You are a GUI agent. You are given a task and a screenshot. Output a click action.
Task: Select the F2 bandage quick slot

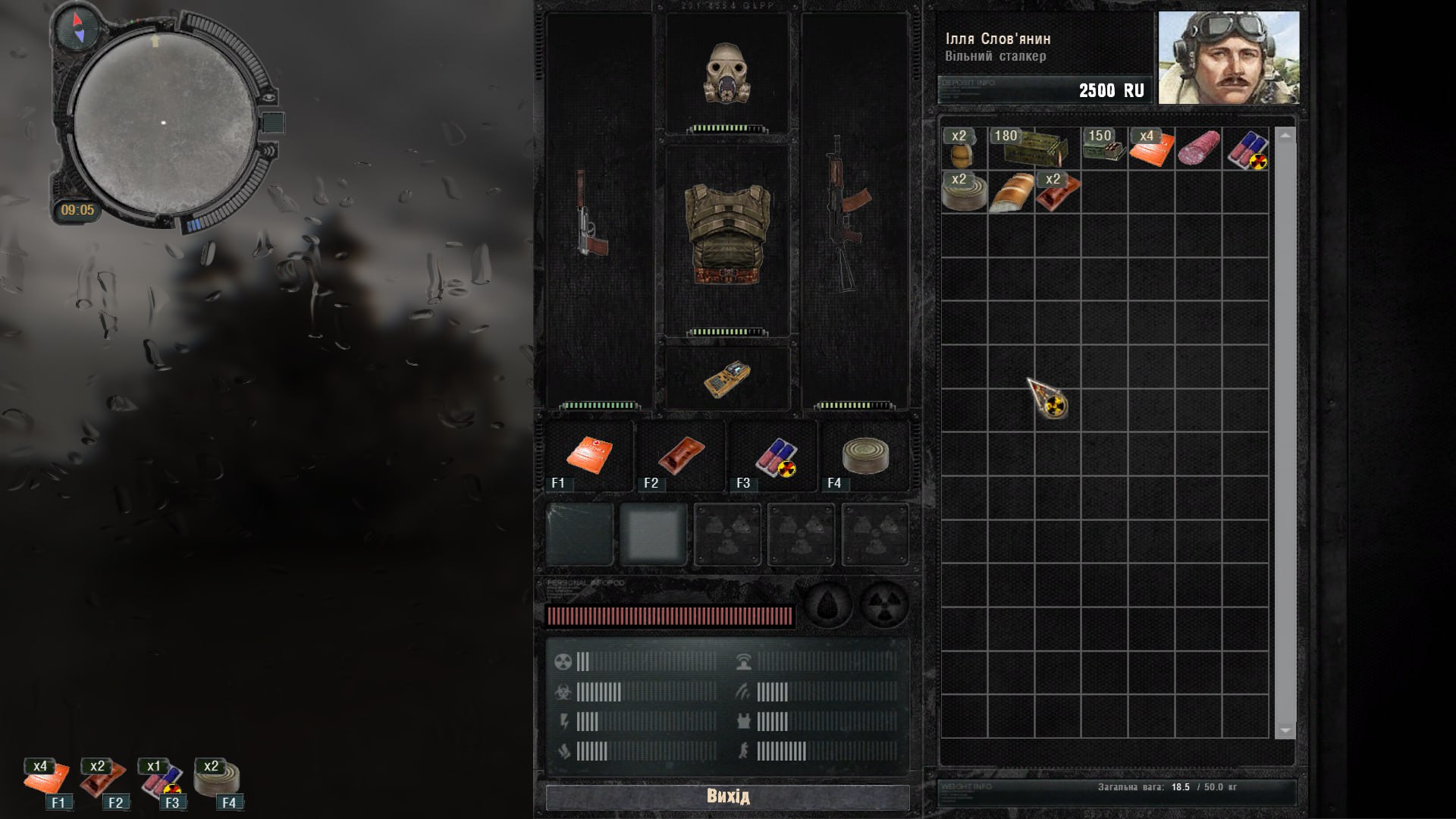tap(680, 456)
